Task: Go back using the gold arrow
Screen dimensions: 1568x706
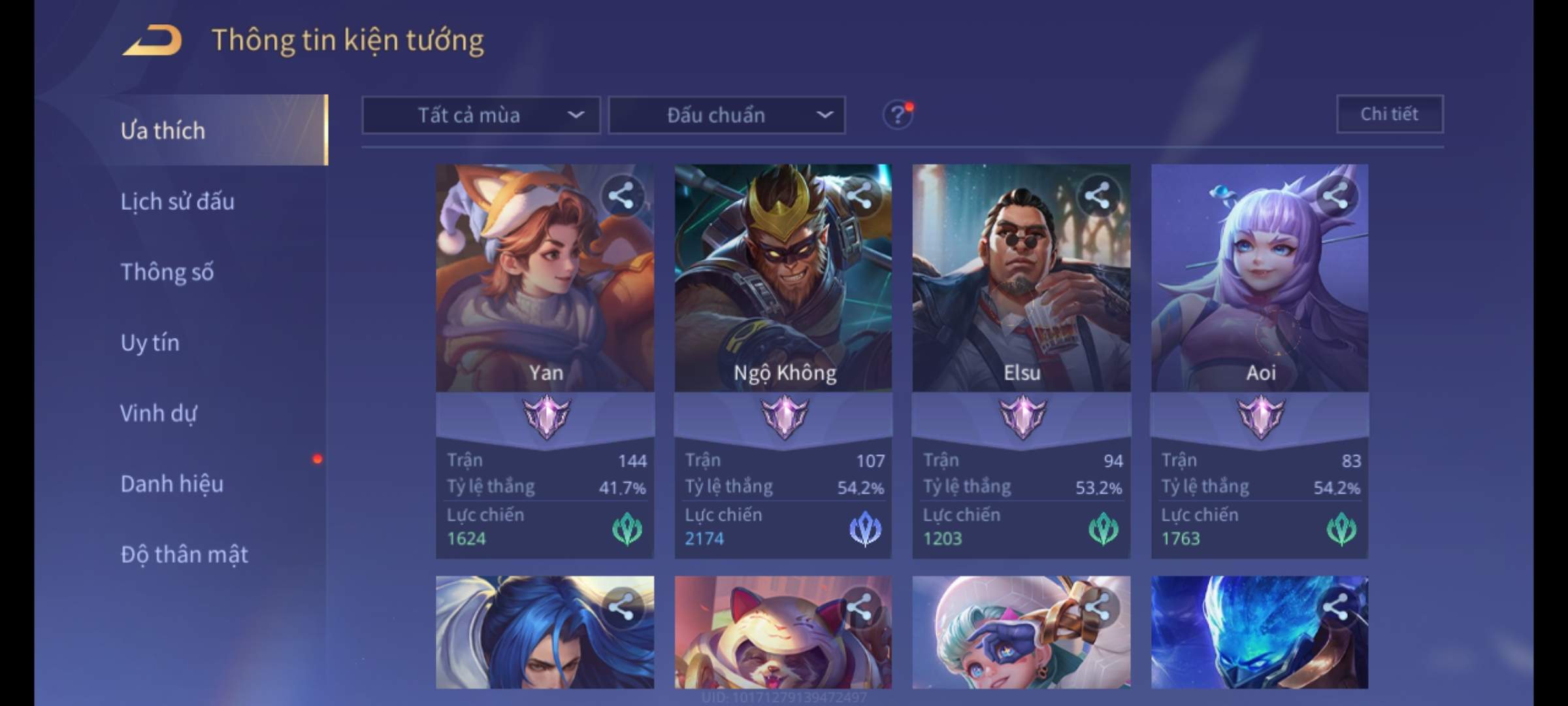Action: pyautogui.click(x=152, y=41)
